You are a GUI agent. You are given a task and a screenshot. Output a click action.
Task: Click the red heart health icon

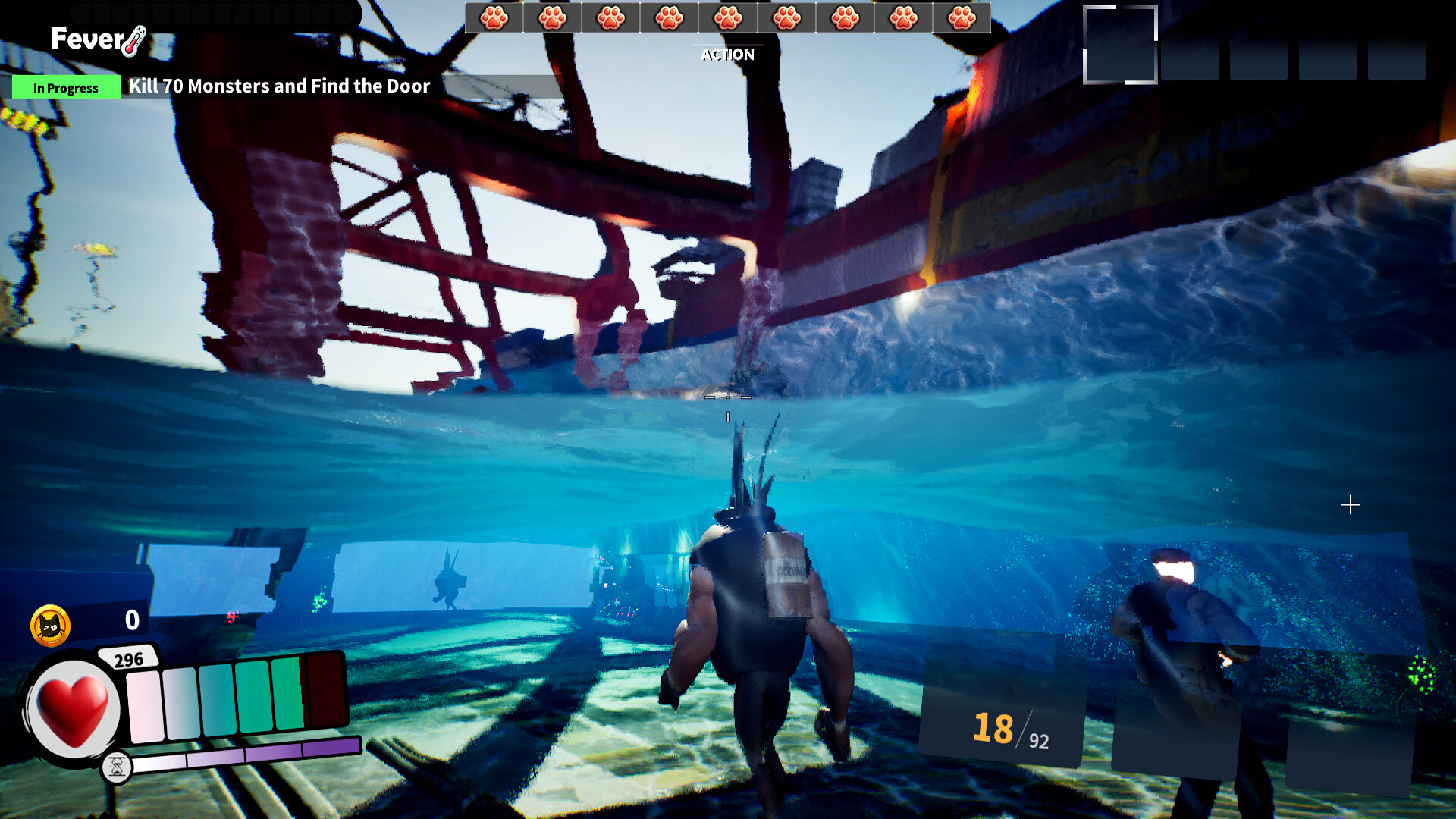tap(73, 710)
